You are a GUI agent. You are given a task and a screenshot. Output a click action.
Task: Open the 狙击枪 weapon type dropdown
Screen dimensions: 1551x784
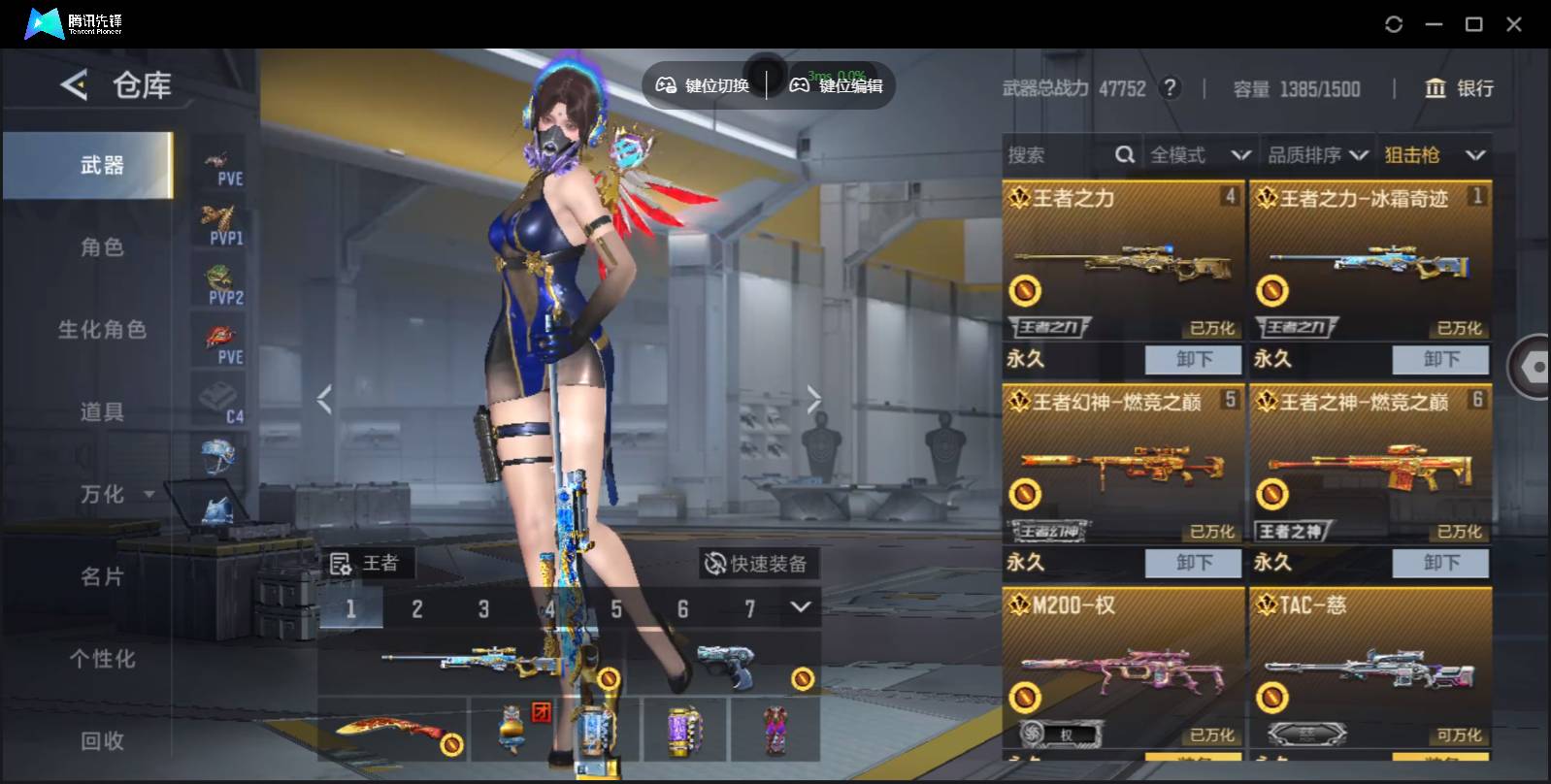[x=1434, y=155]
